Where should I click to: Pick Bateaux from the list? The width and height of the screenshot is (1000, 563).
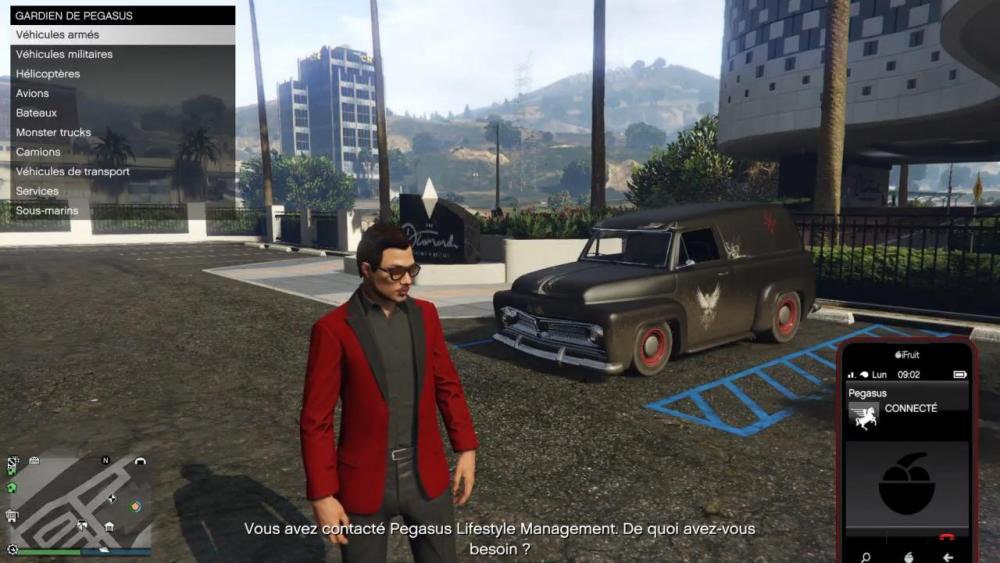(122, 113)
